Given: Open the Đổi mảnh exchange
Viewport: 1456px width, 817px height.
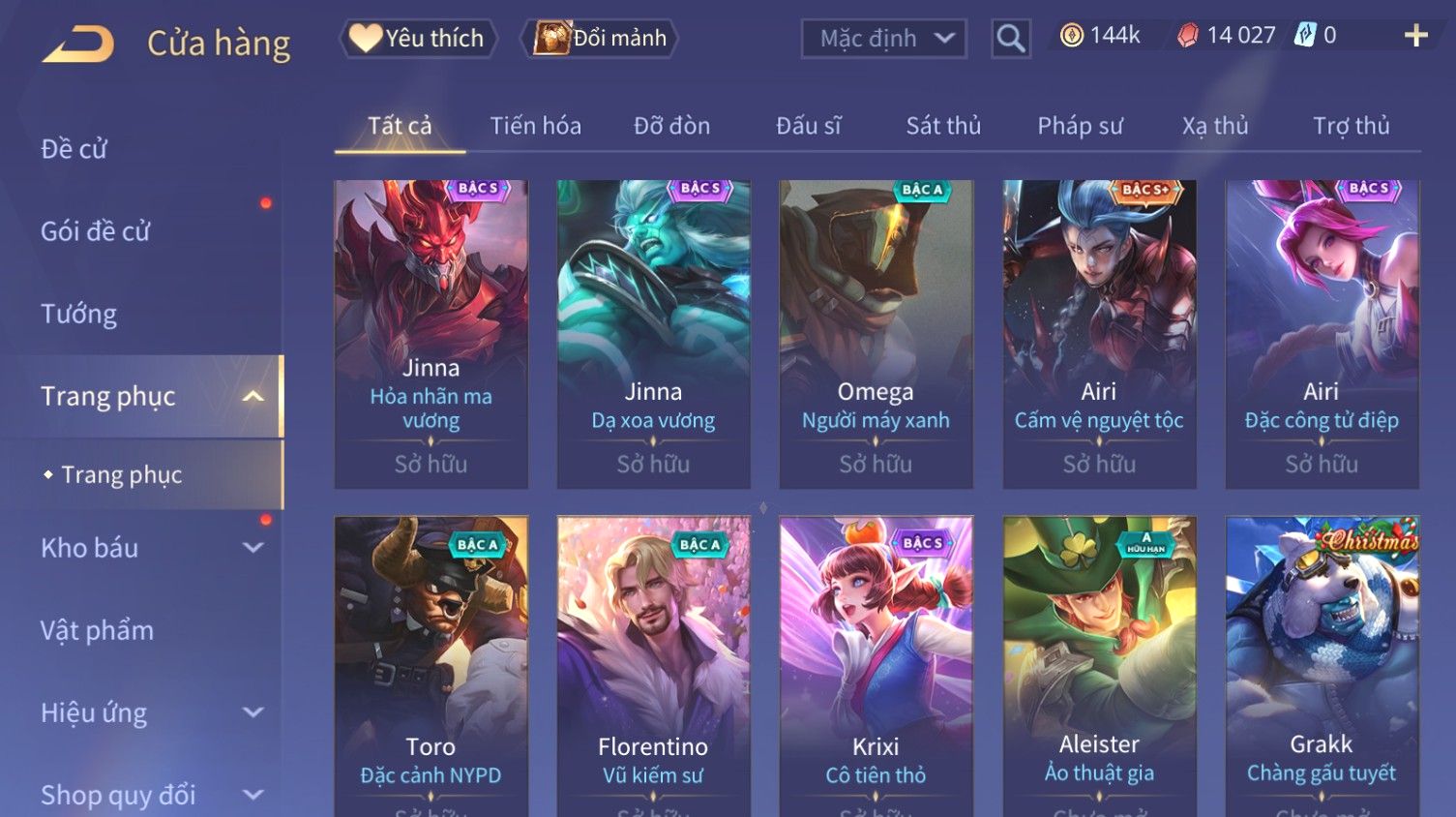Looking at the screenshot, I should (601, 39).
